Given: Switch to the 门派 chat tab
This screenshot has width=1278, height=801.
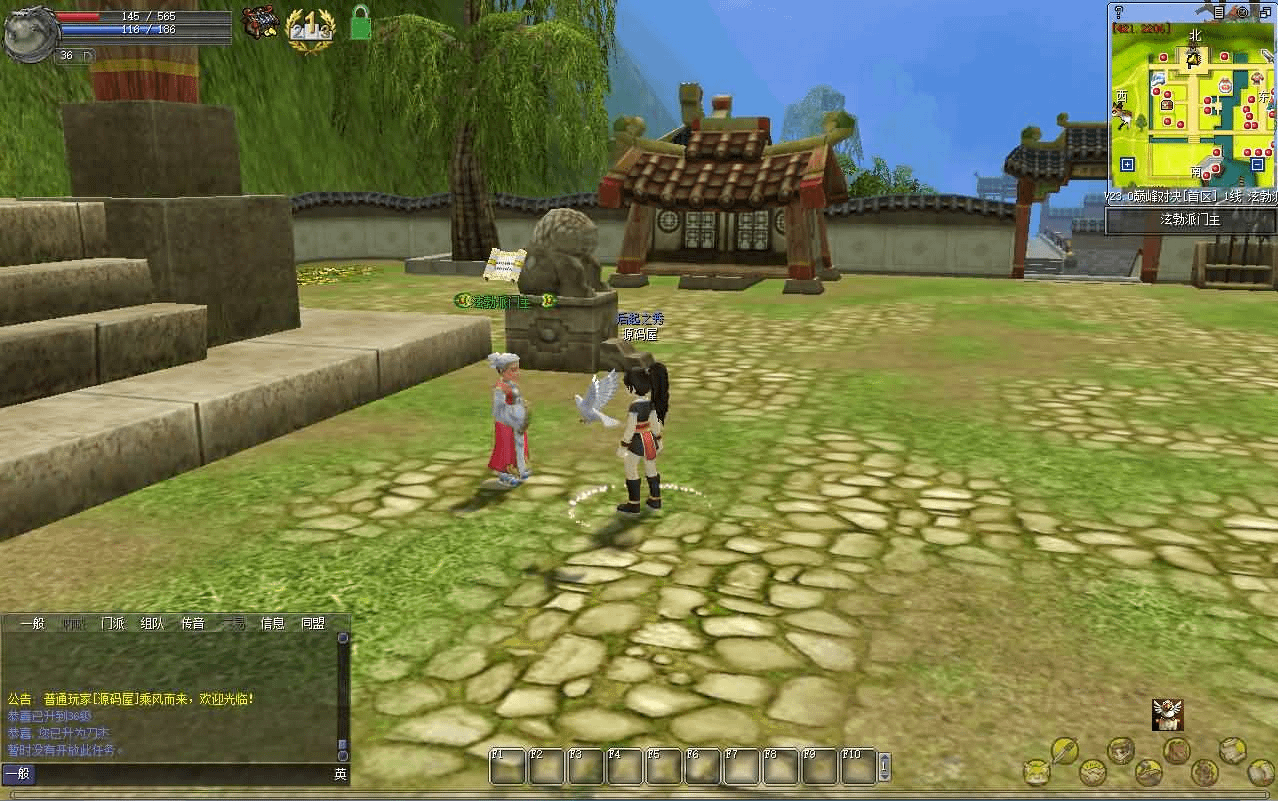Looking at the screenshot, I should pos(113,623).
